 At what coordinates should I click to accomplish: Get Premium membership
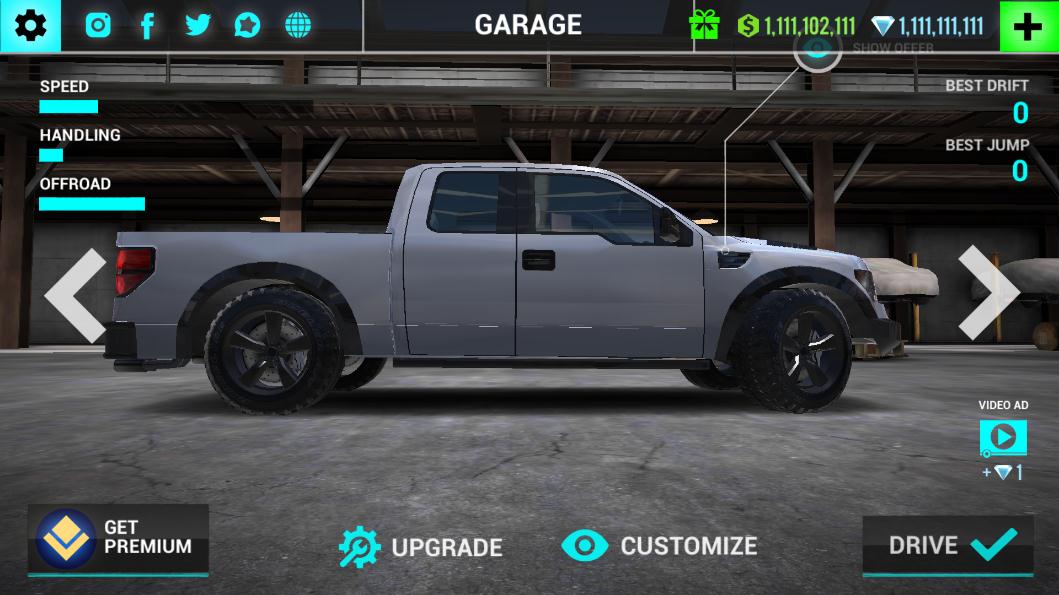(118, 538)
